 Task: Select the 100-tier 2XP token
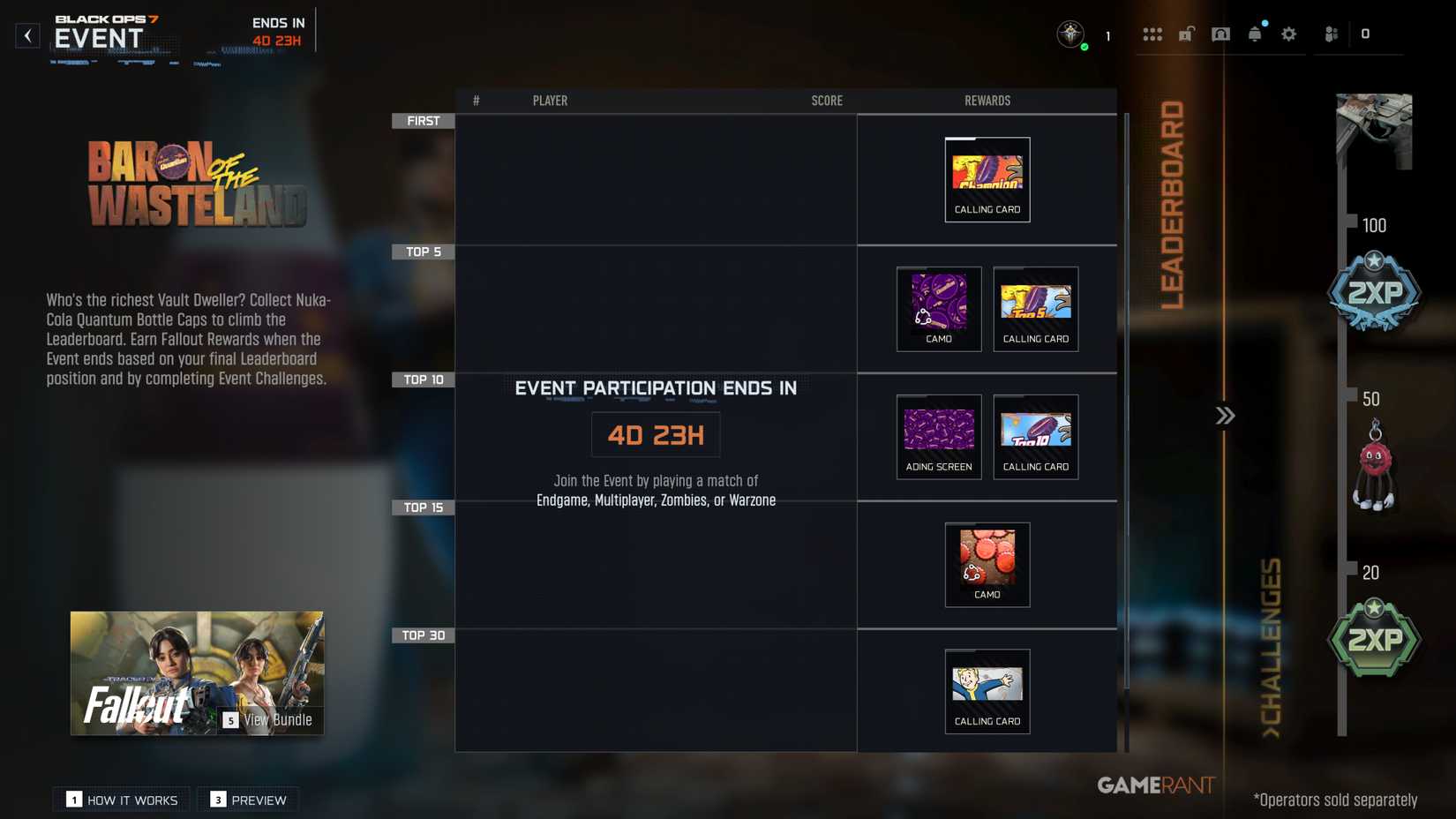(x=1374, y=291)
